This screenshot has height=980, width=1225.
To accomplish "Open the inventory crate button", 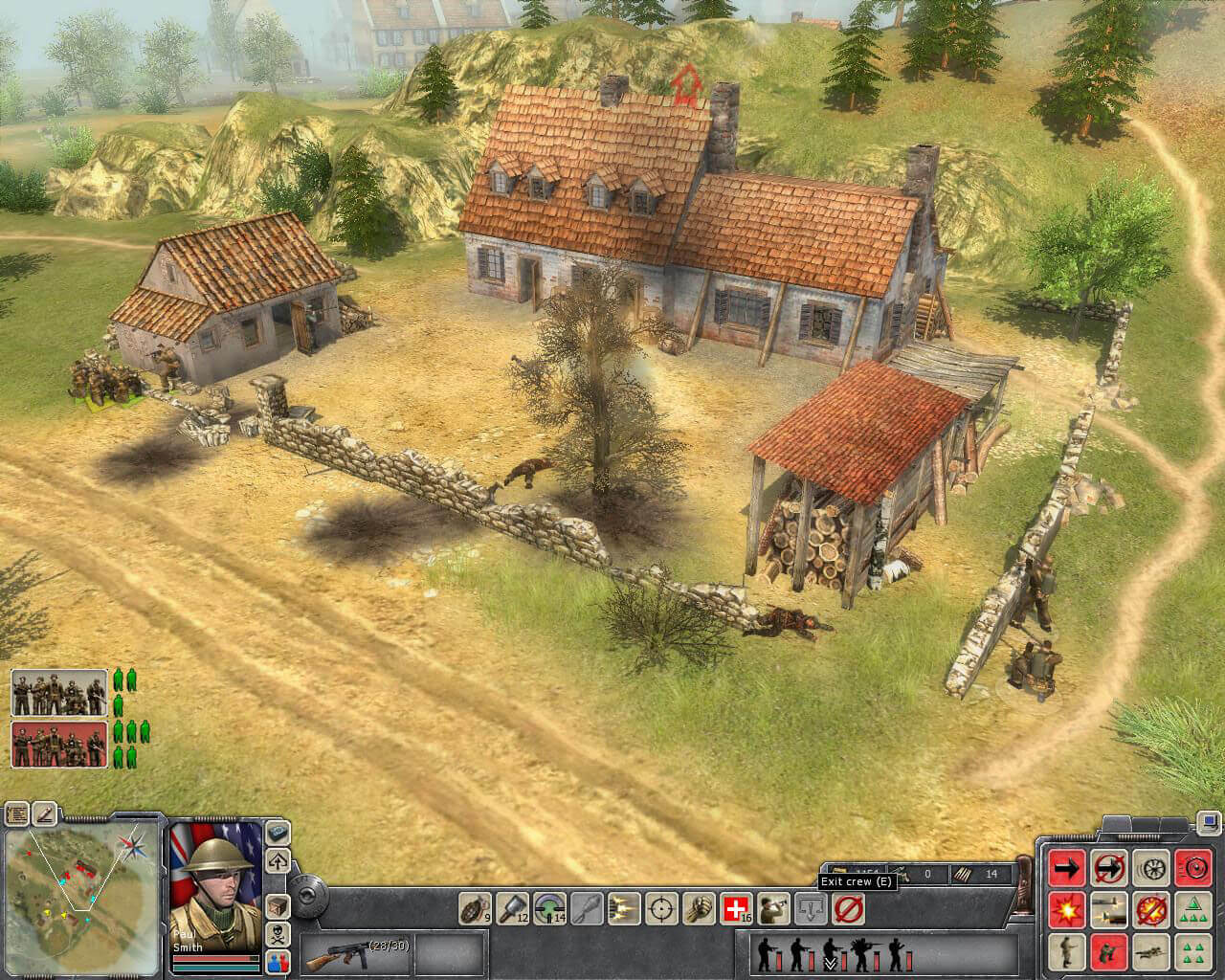I will tap(278, 904).
